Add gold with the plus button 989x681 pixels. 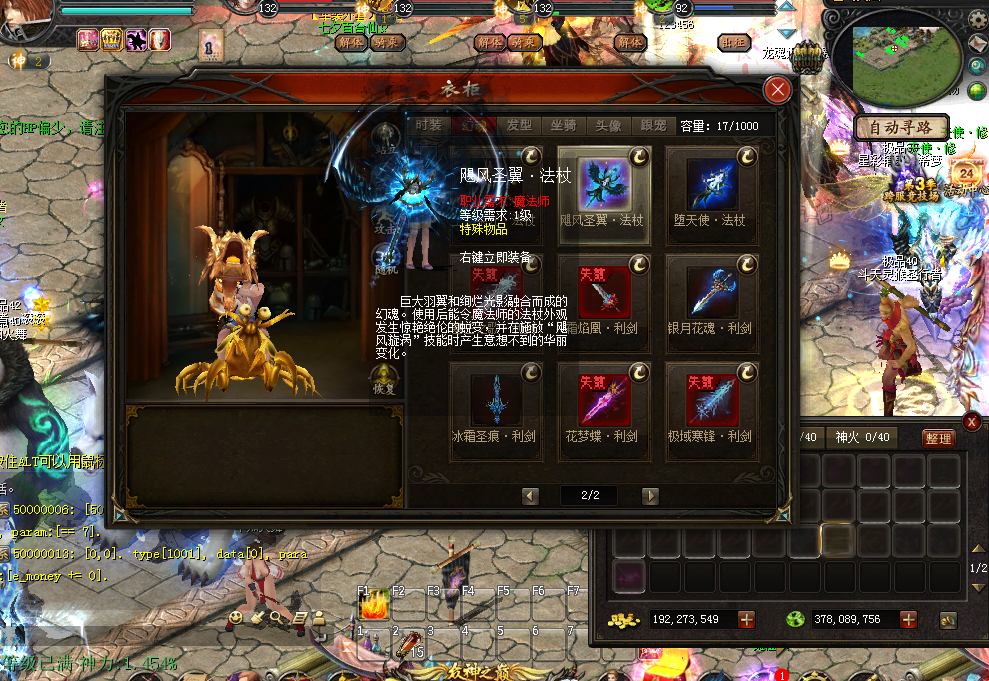click(x=747, y=620)
